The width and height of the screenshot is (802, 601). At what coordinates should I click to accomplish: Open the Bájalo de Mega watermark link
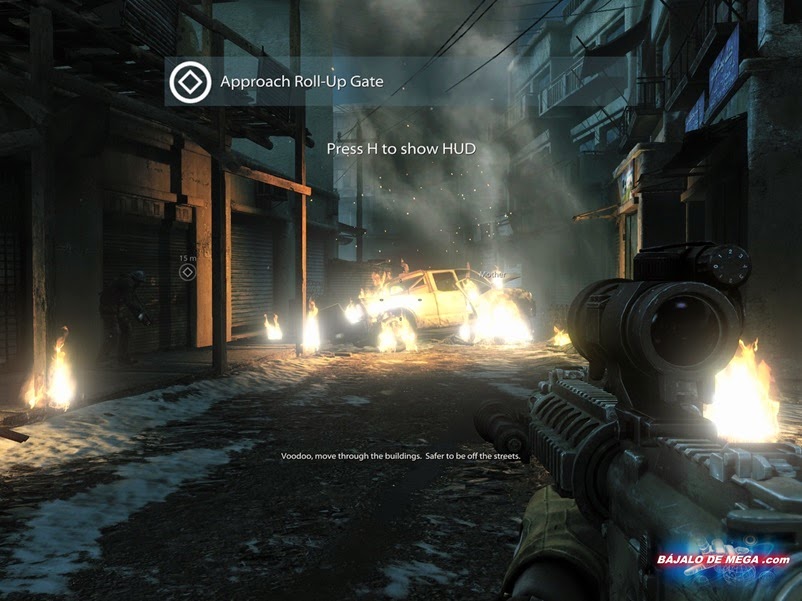tap(723, 560)
